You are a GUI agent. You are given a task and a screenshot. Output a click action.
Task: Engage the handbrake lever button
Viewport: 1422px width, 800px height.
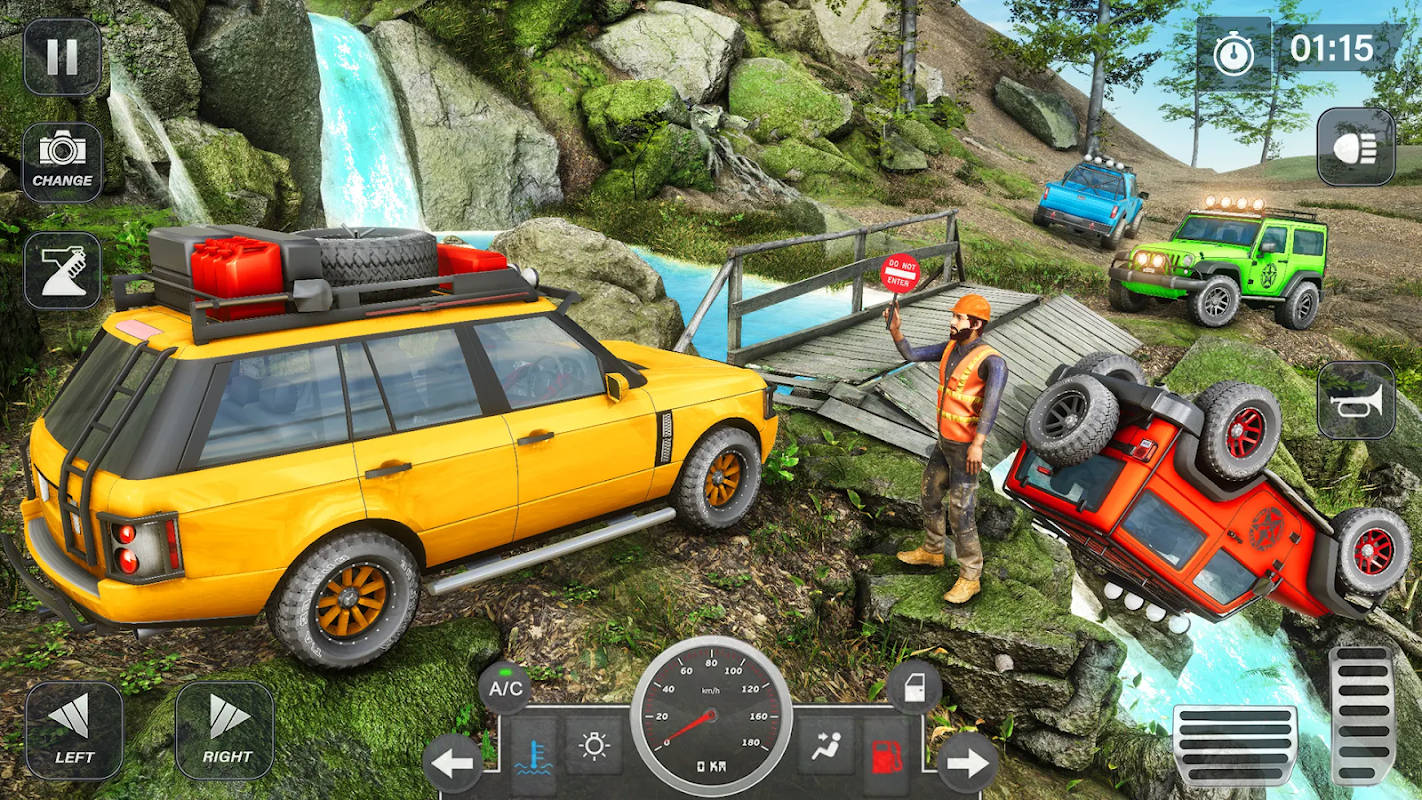click(x=62, y=270)
